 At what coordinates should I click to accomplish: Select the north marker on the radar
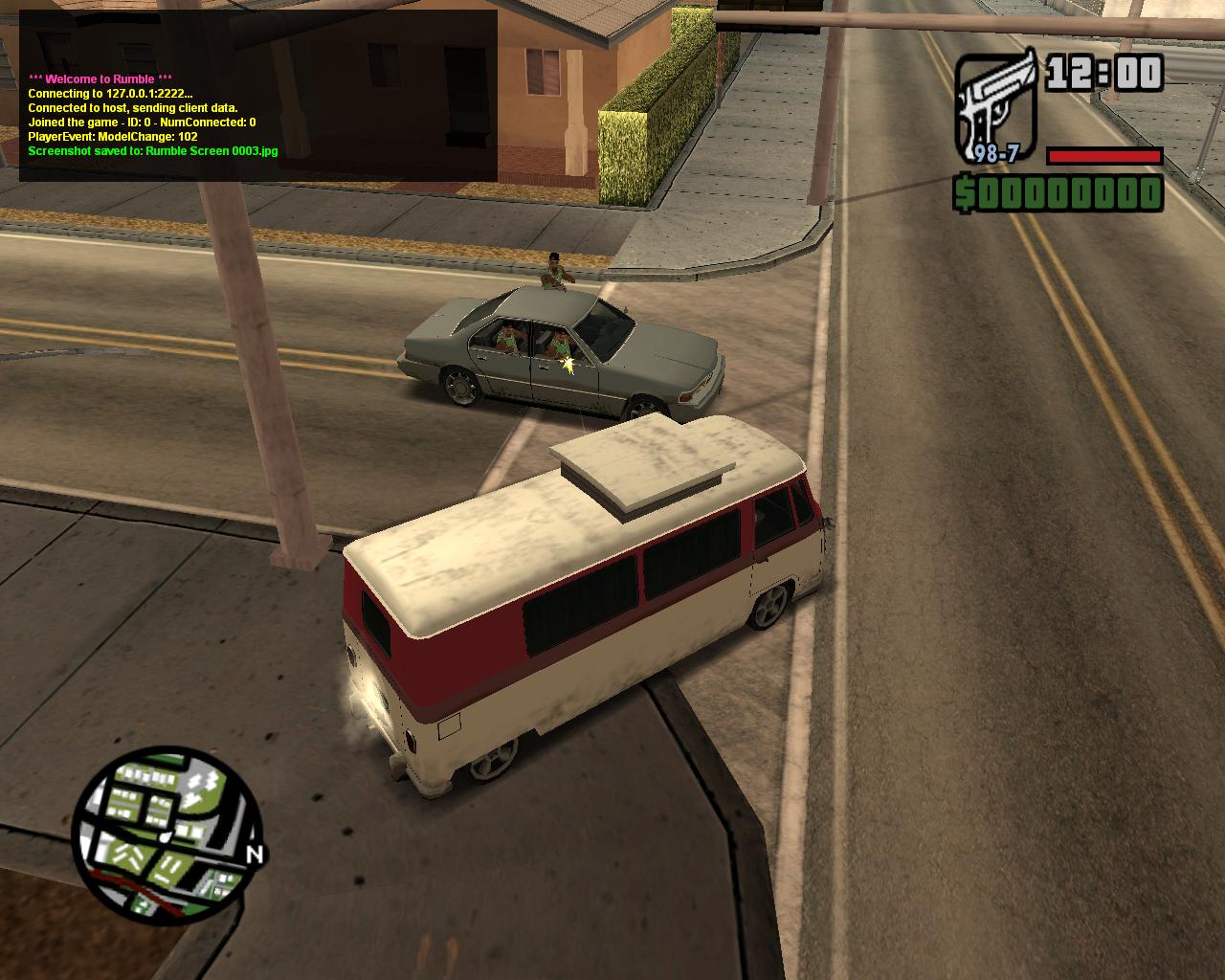pyautogui.click(x=255, y=855)
